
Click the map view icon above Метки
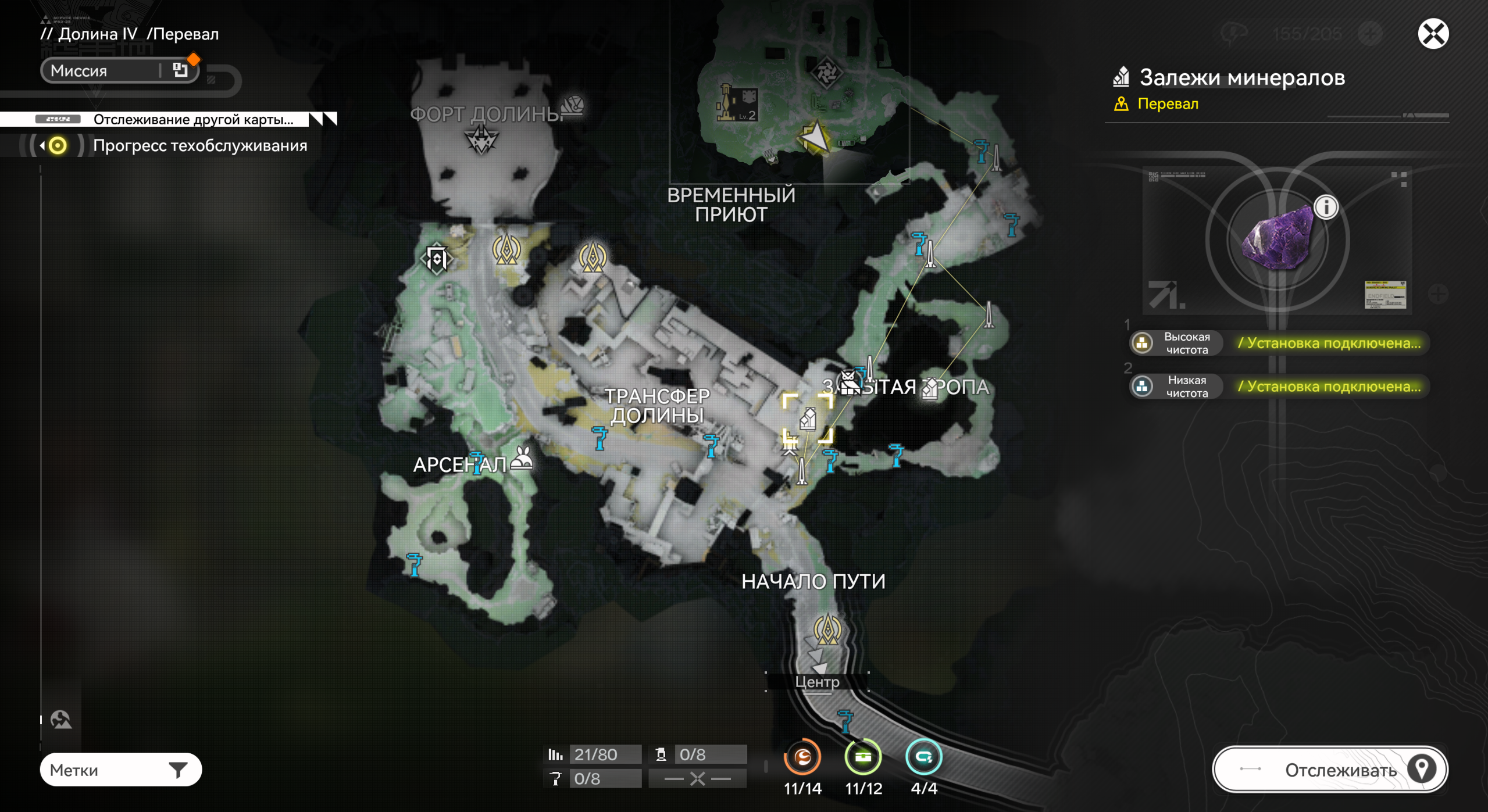pos(60,720)
